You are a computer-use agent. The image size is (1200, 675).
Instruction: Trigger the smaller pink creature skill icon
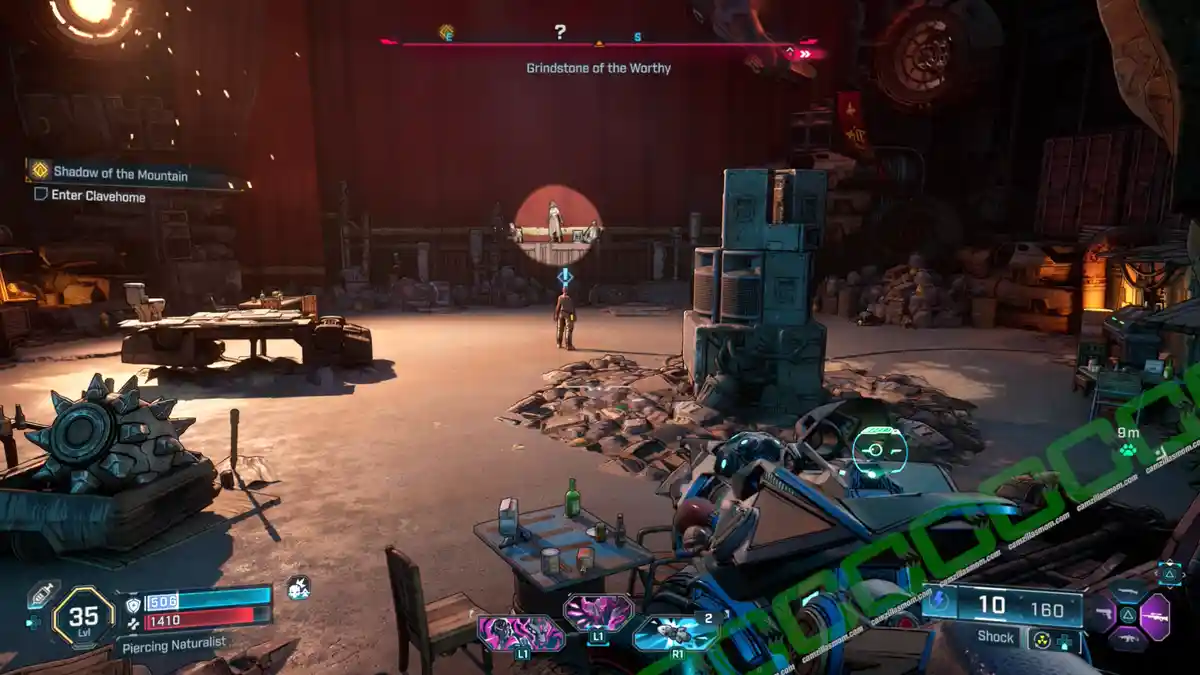(x=599, y=611)
